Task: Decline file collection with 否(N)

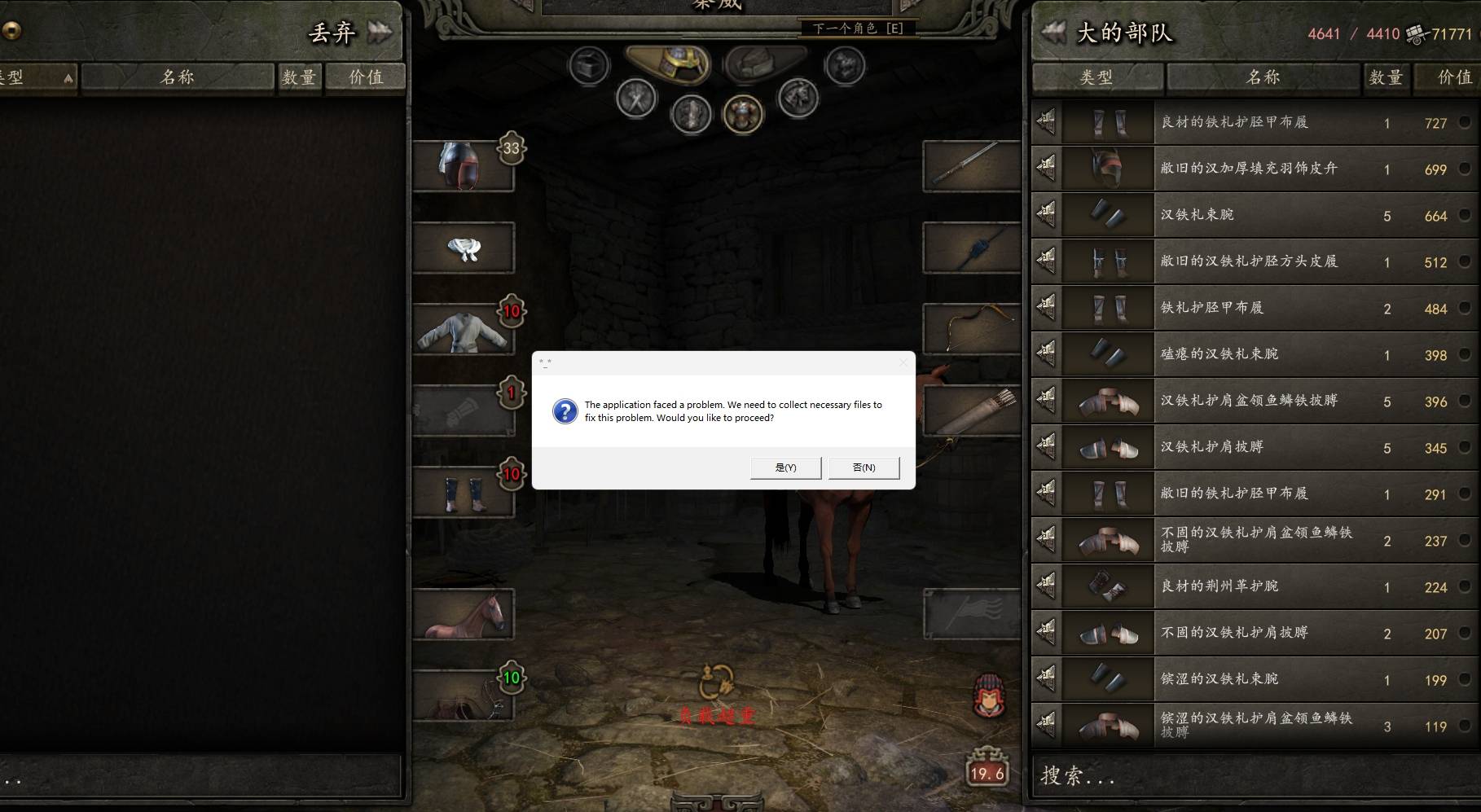Action: point(864,467)
